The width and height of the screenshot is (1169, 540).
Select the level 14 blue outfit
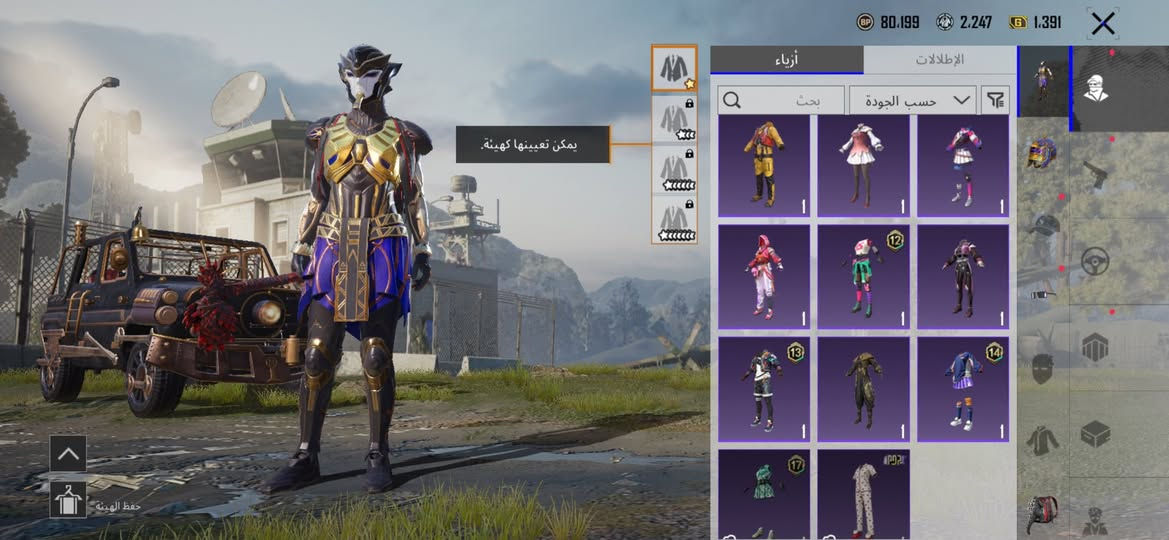click(x=963, y=389)
